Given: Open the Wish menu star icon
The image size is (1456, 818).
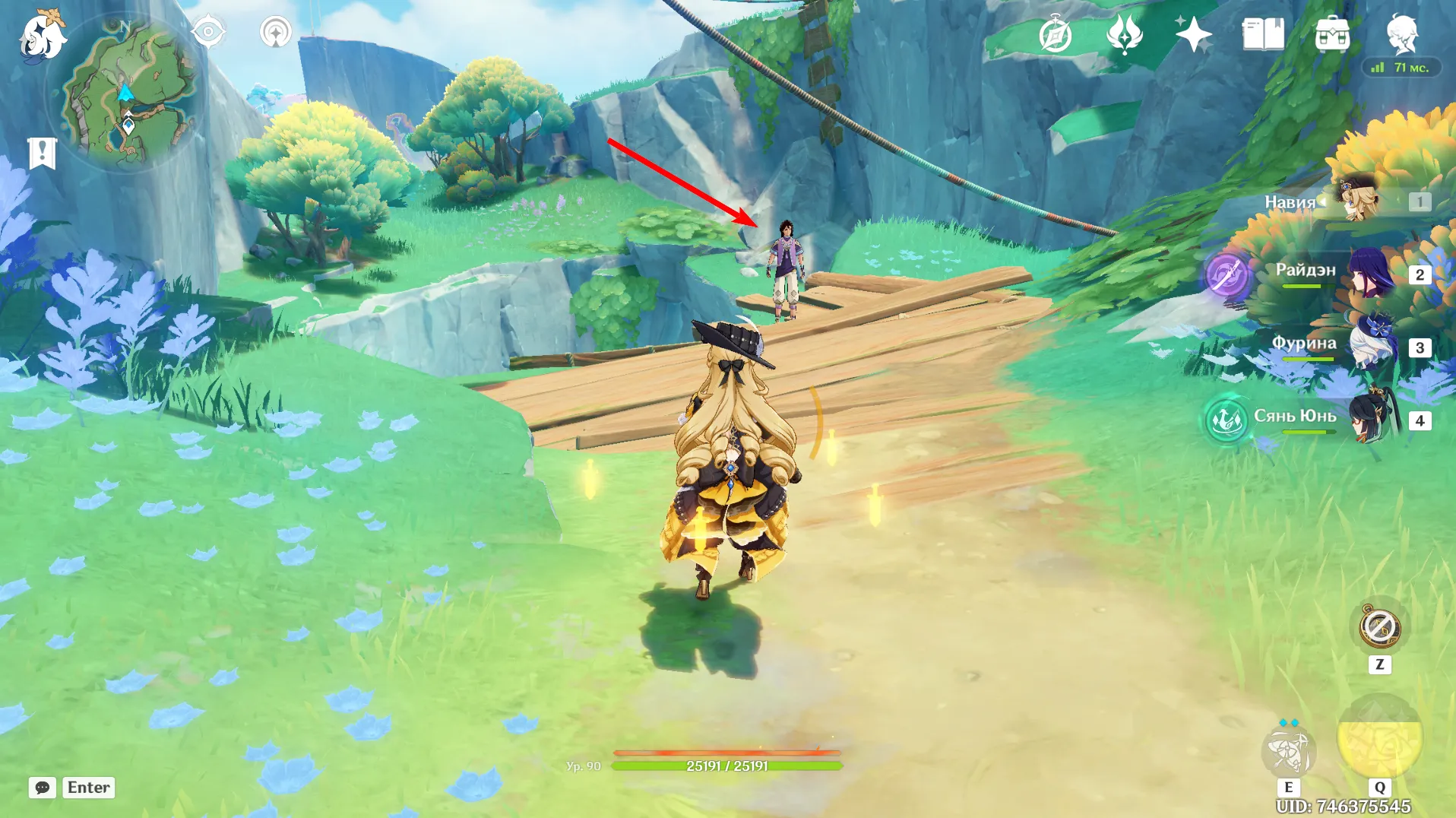Looking at the screenshot, I should (x=1193, y=34).
